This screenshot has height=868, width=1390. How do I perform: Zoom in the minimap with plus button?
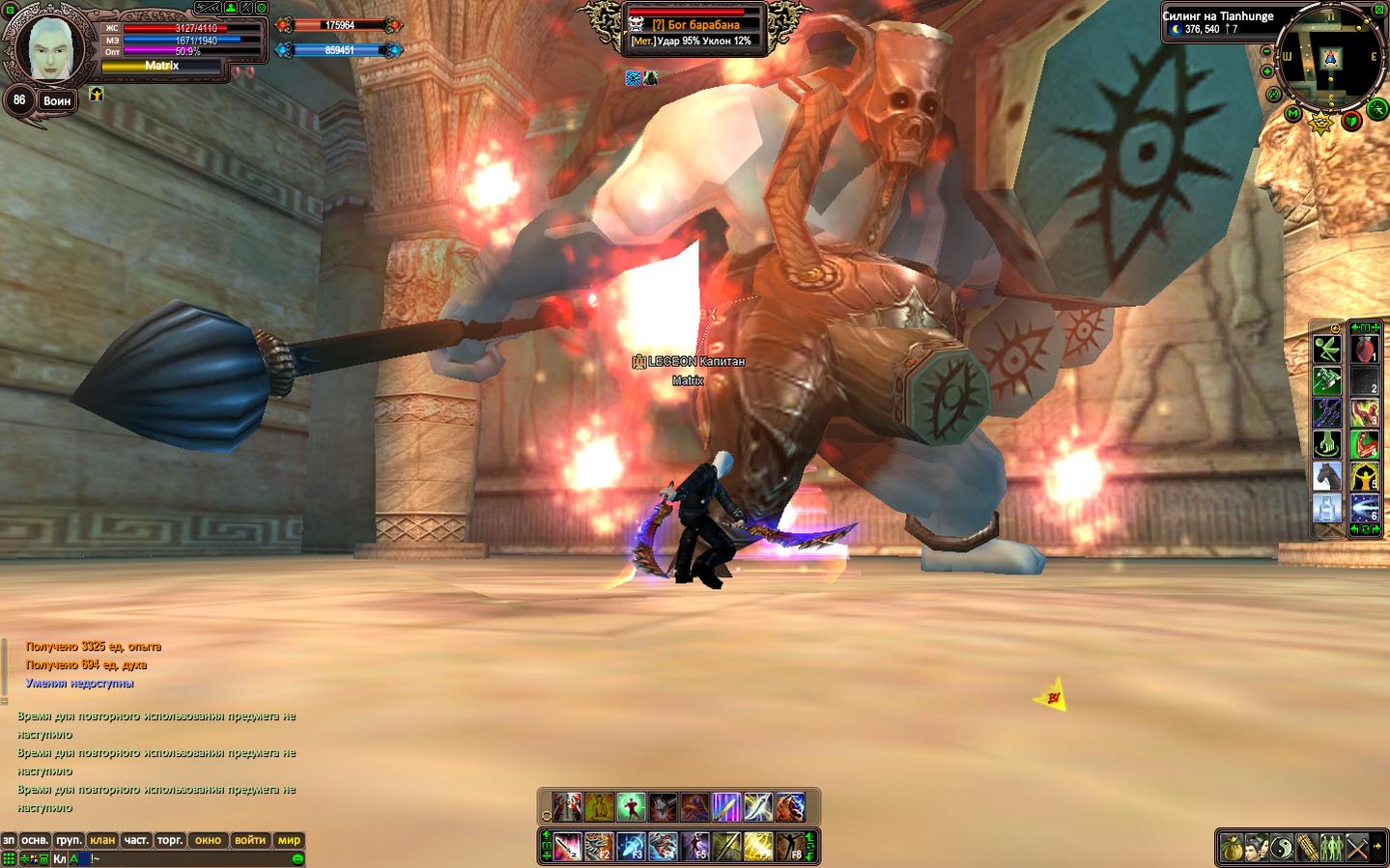click(x=1267, y=70)
